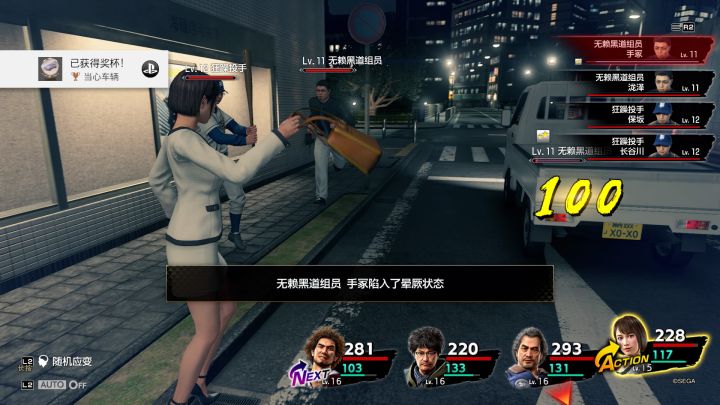Image resolution: width=720 pixels, height=405 pixels.
Task: Choose 保坂 row in the enemy list
Action: point(640,114)
